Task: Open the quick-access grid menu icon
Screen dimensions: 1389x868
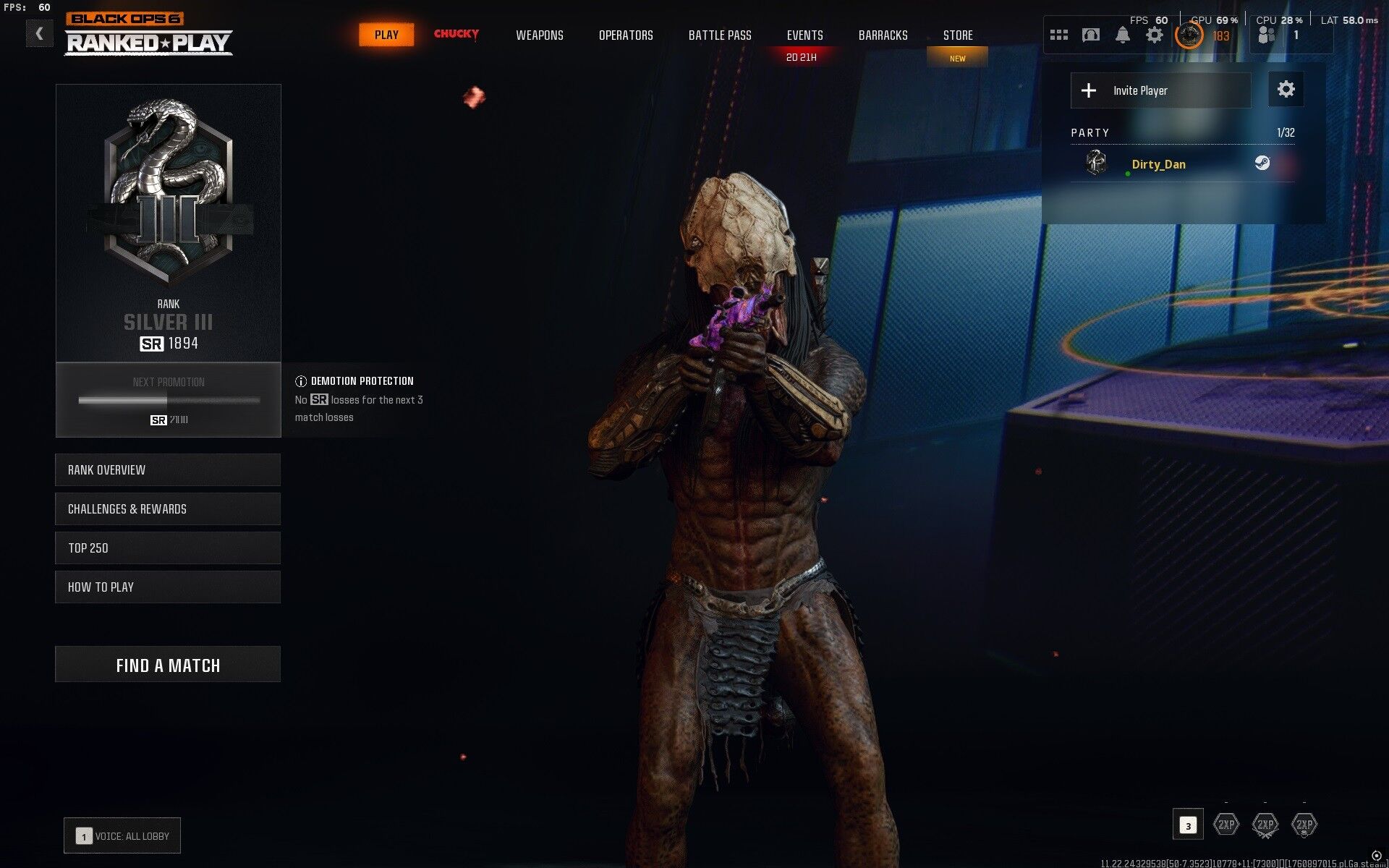Action: pos(1058,34)
